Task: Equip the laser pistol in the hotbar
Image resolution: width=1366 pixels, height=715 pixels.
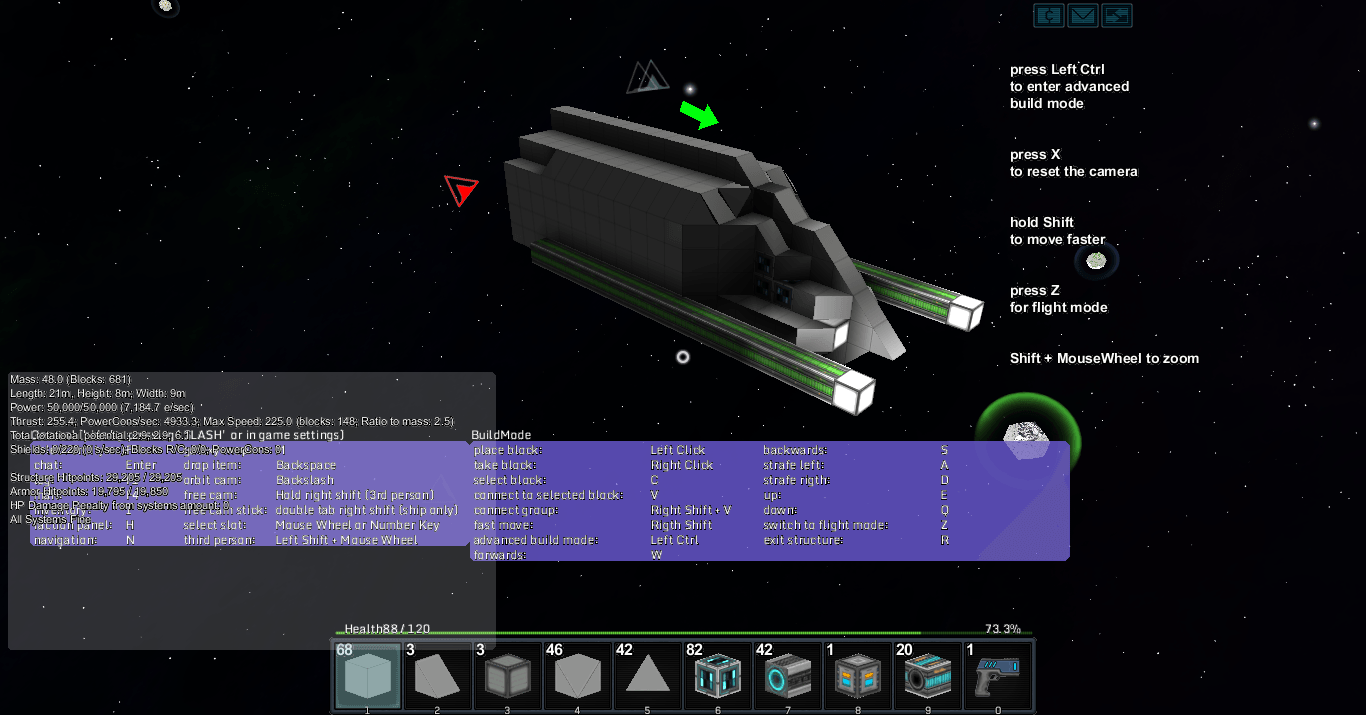Action: point(997,675)
